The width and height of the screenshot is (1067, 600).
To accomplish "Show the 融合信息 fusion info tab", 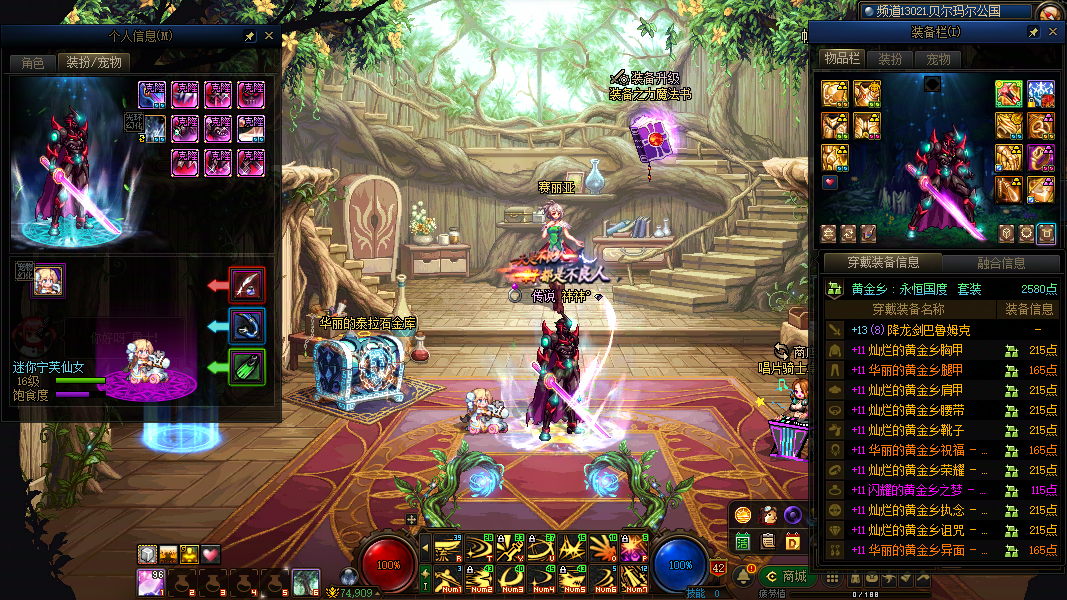I will click(1000, 263).
